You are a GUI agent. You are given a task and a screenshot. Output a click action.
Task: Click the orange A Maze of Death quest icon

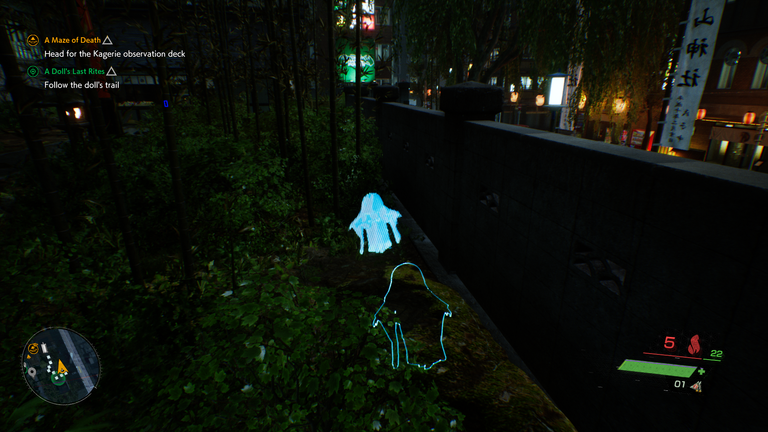33,40
